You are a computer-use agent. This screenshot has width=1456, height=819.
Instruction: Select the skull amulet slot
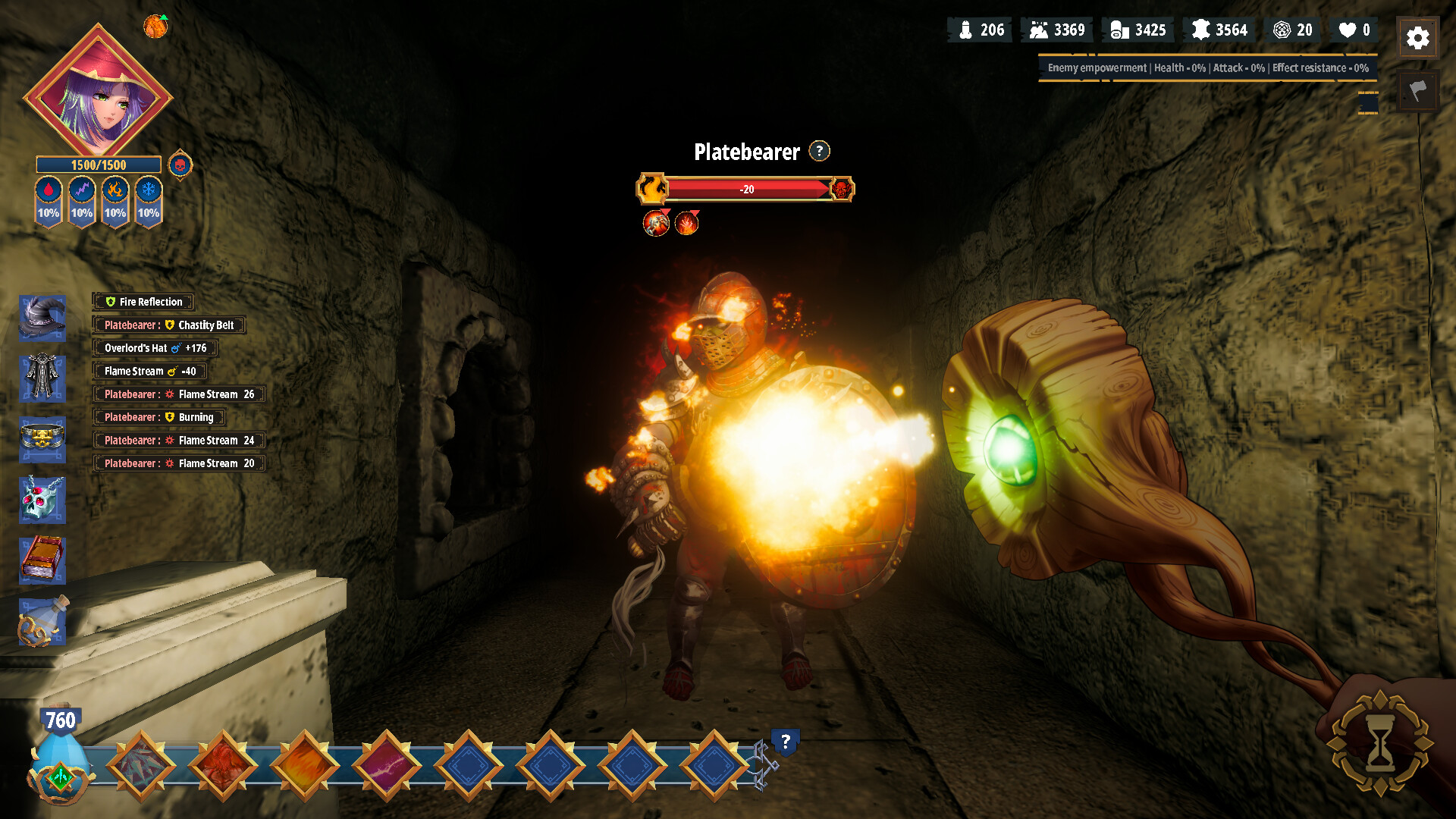(42, 500)
